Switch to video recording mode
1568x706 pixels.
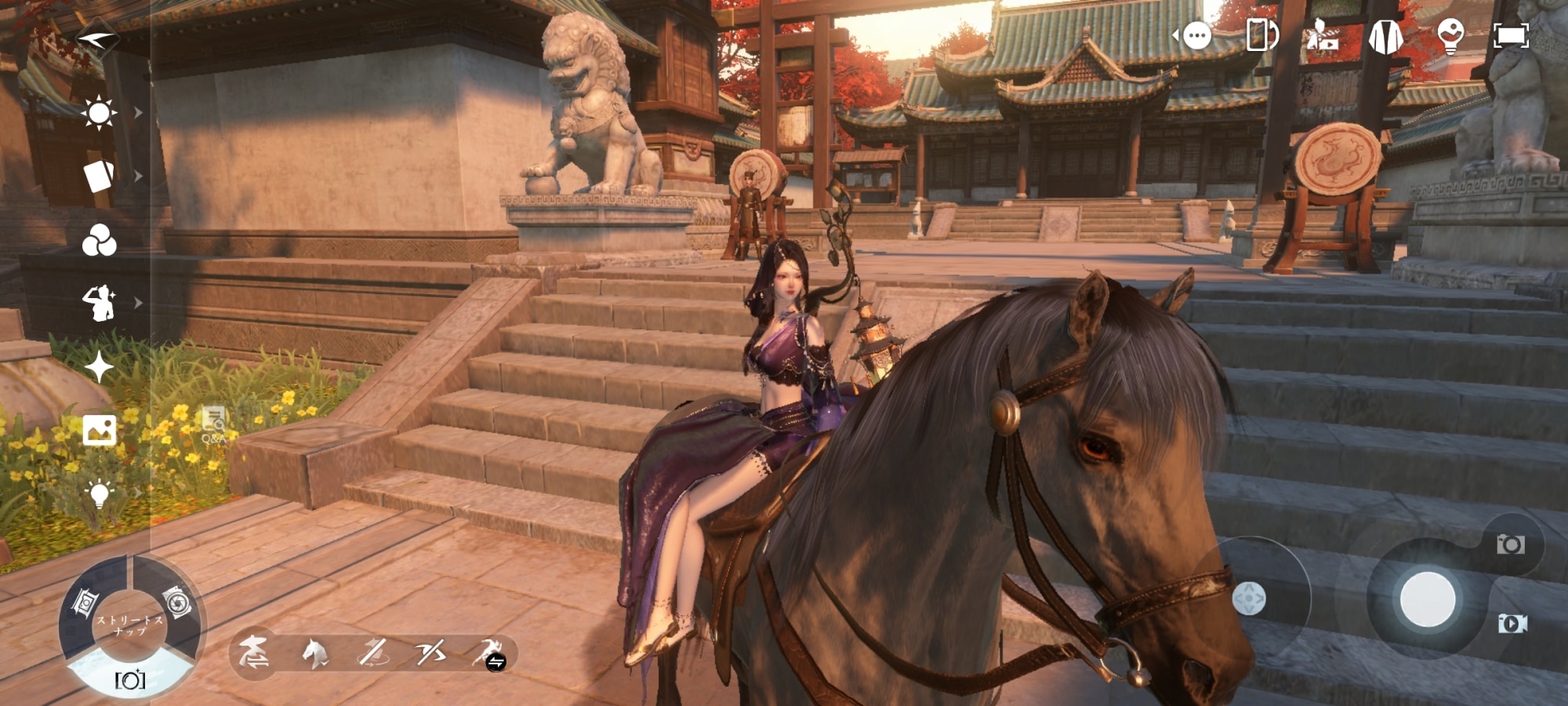tap(1512, 624)
